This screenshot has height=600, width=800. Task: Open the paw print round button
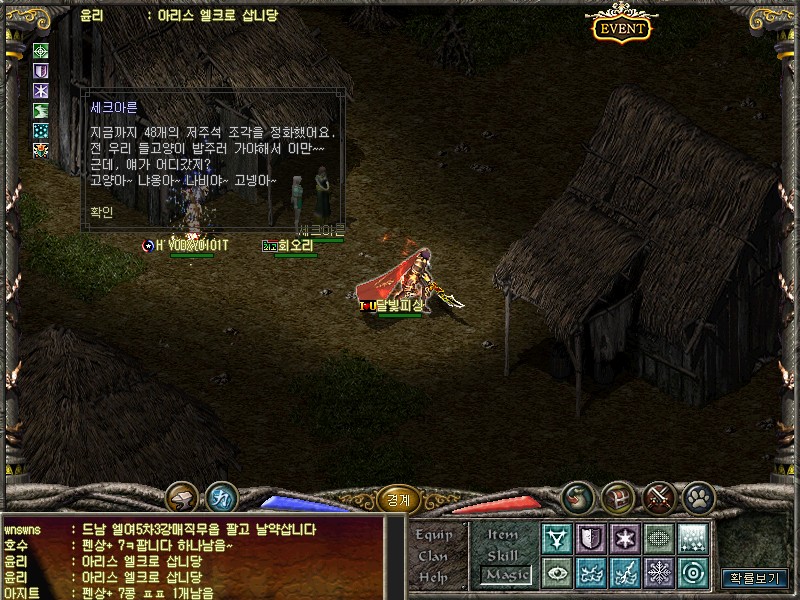698,496
